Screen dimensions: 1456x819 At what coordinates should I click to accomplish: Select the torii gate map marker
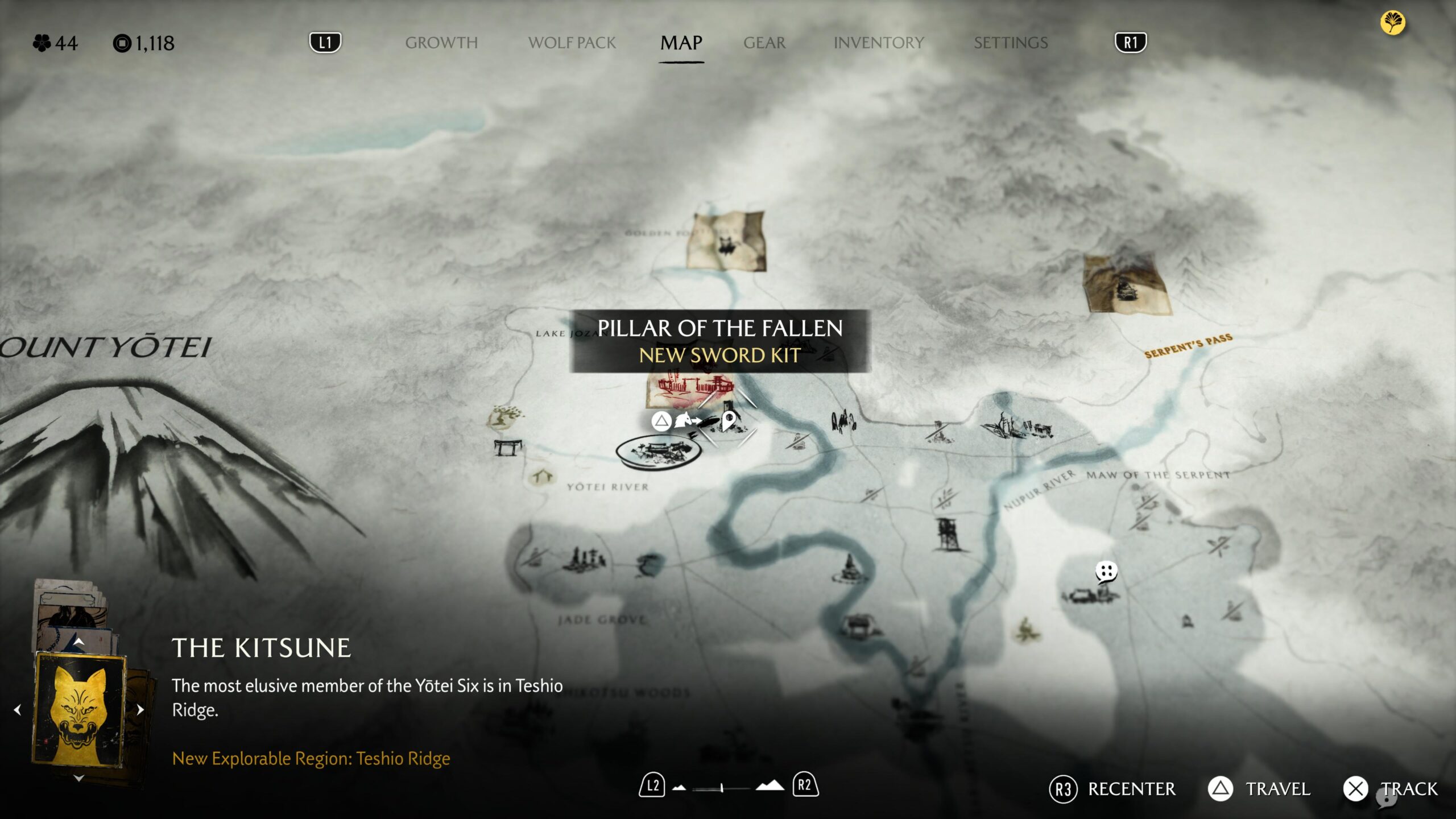pyautogui.click(x=507, y=448)
